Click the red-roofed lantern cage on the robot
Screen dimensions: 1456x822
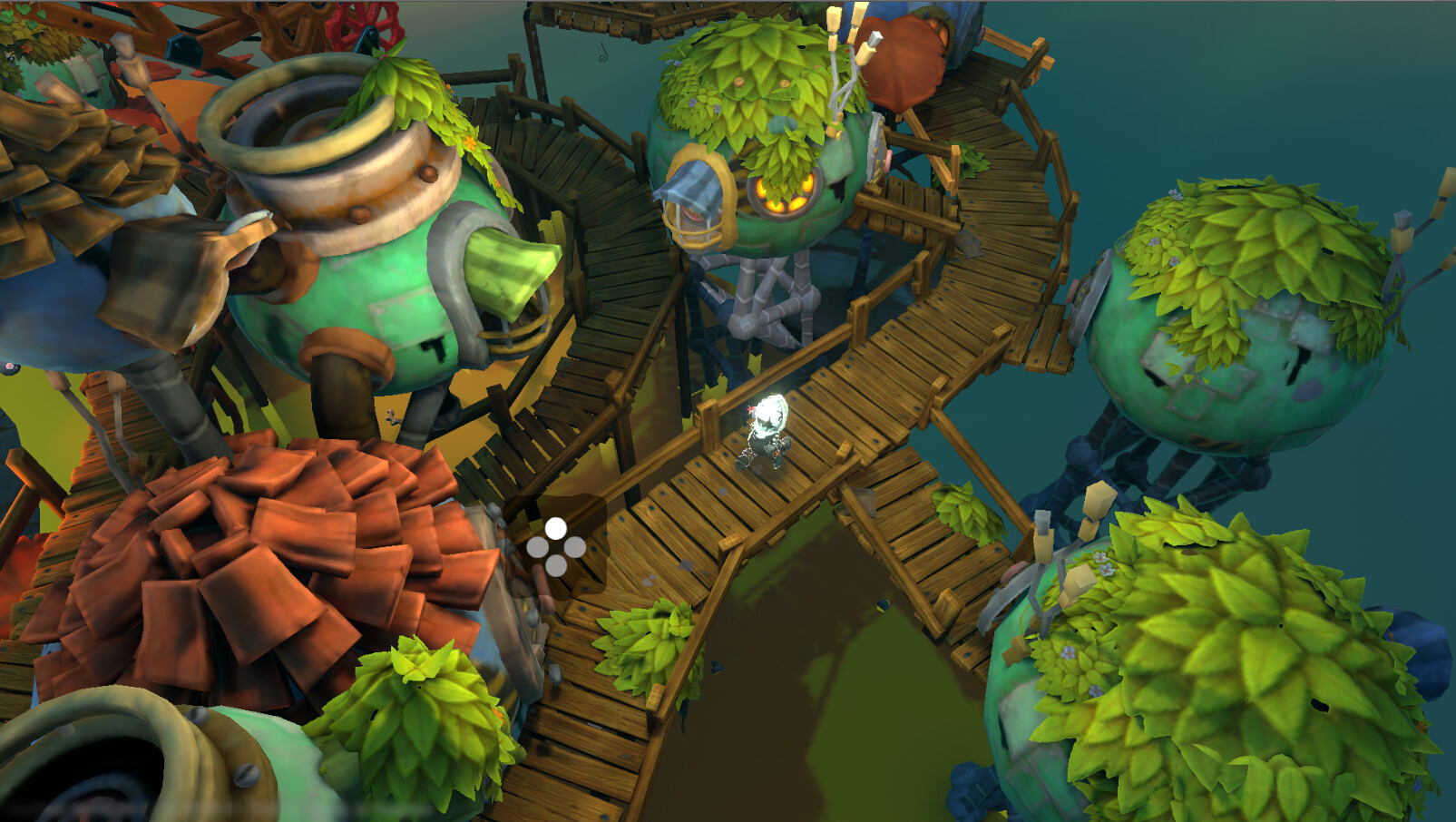coord(695,204)
